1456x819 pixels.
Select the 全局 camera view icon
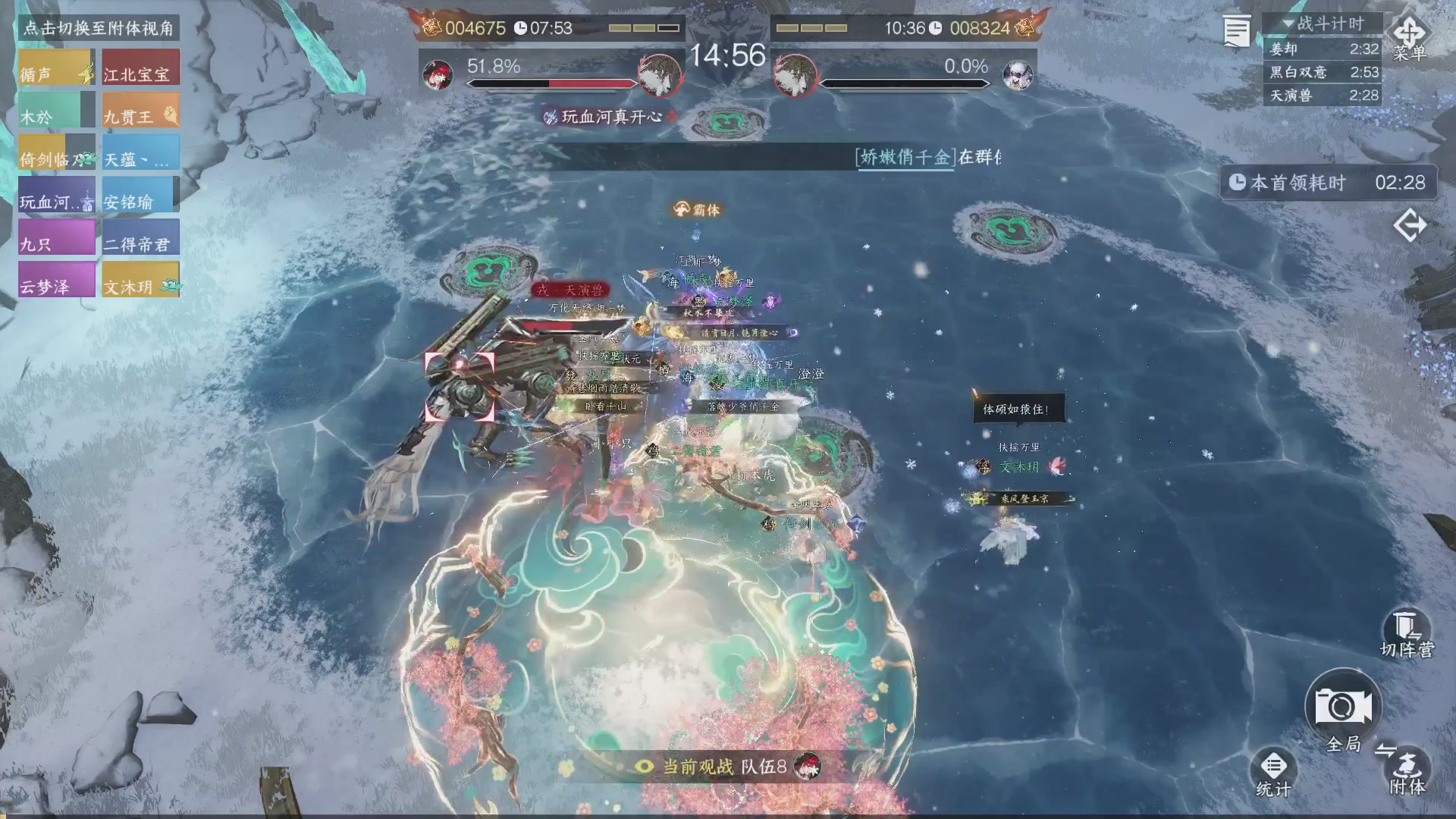click(1343, 705)
